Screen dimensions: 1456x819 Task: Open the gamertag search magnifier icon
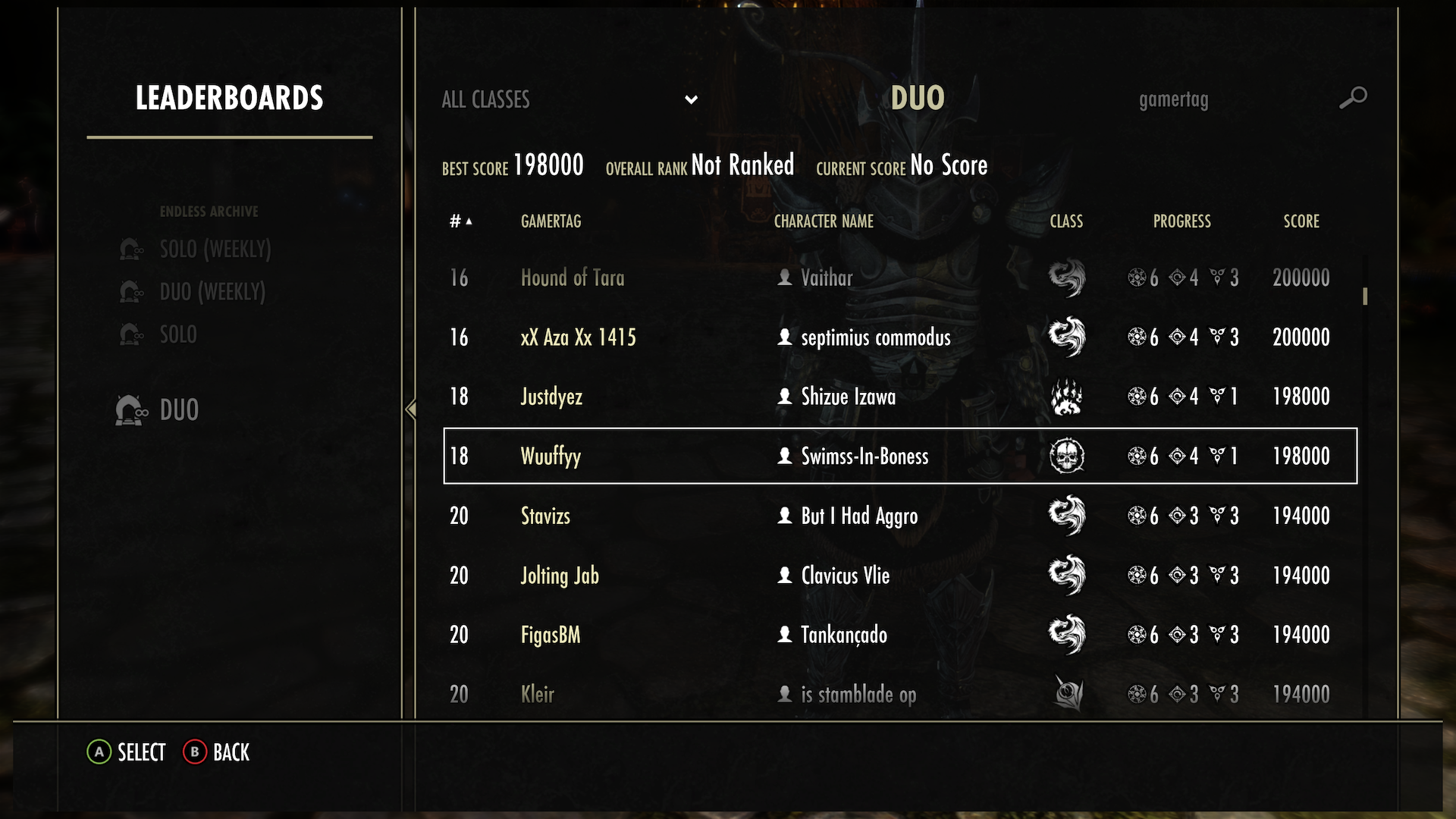point(1354,98)
